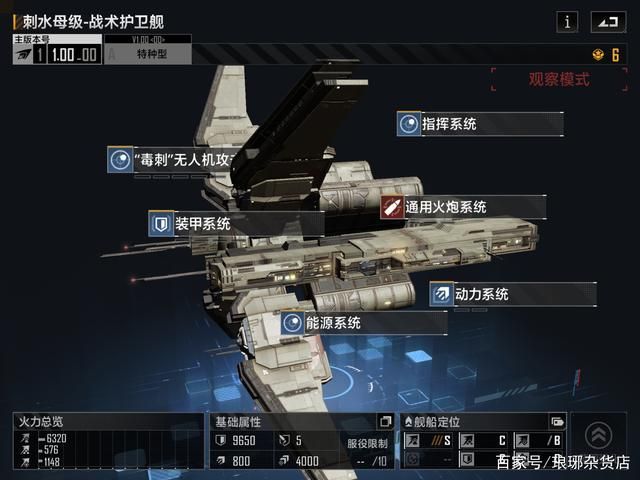Tap the double chevron up button
This screenshot has width=640, height=480.
(x=598, y=434)
